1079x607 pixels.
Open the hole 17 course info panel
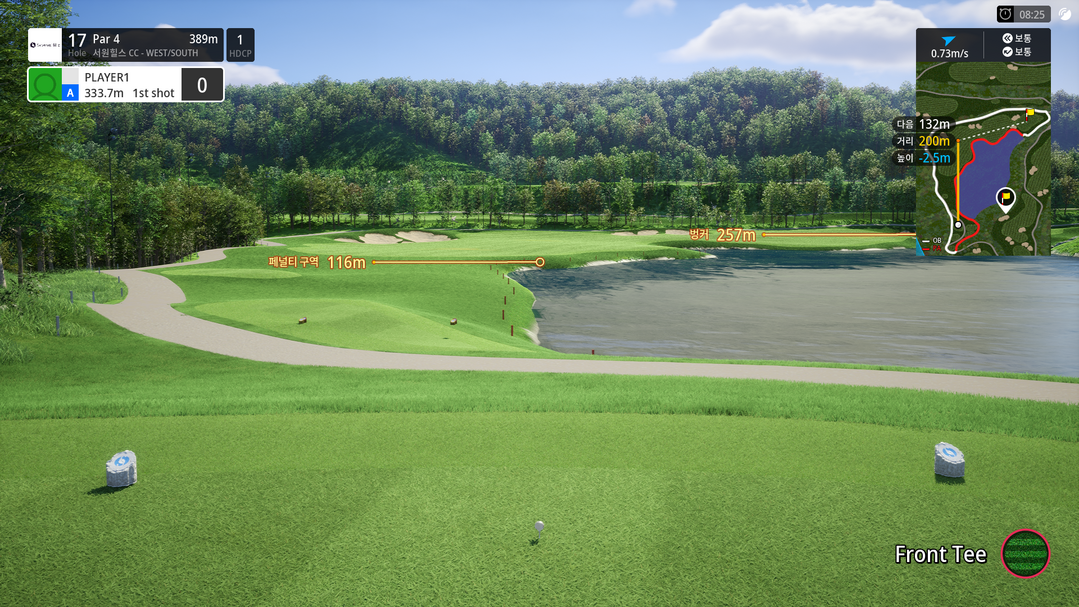click(143, 45)
